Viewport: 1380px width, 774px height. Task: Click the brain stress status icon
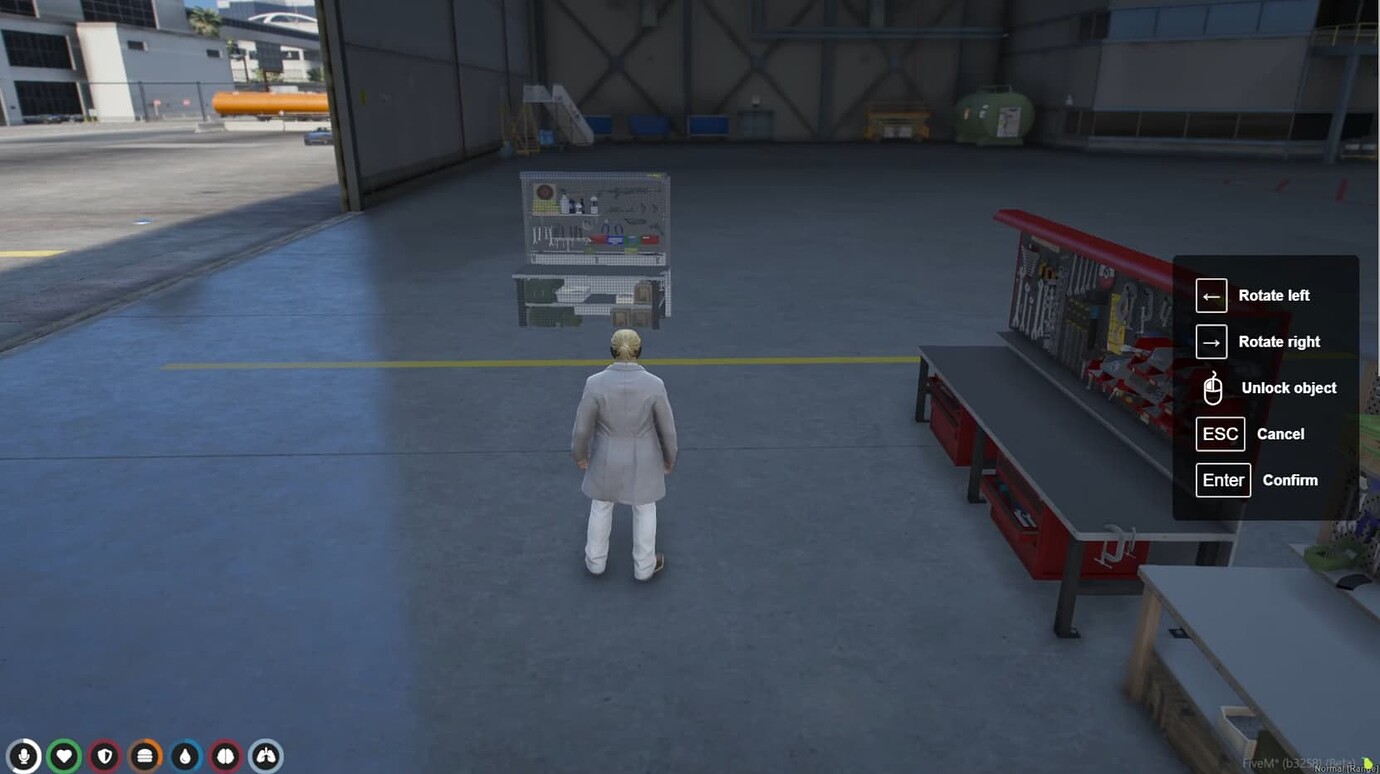[225, 756]
